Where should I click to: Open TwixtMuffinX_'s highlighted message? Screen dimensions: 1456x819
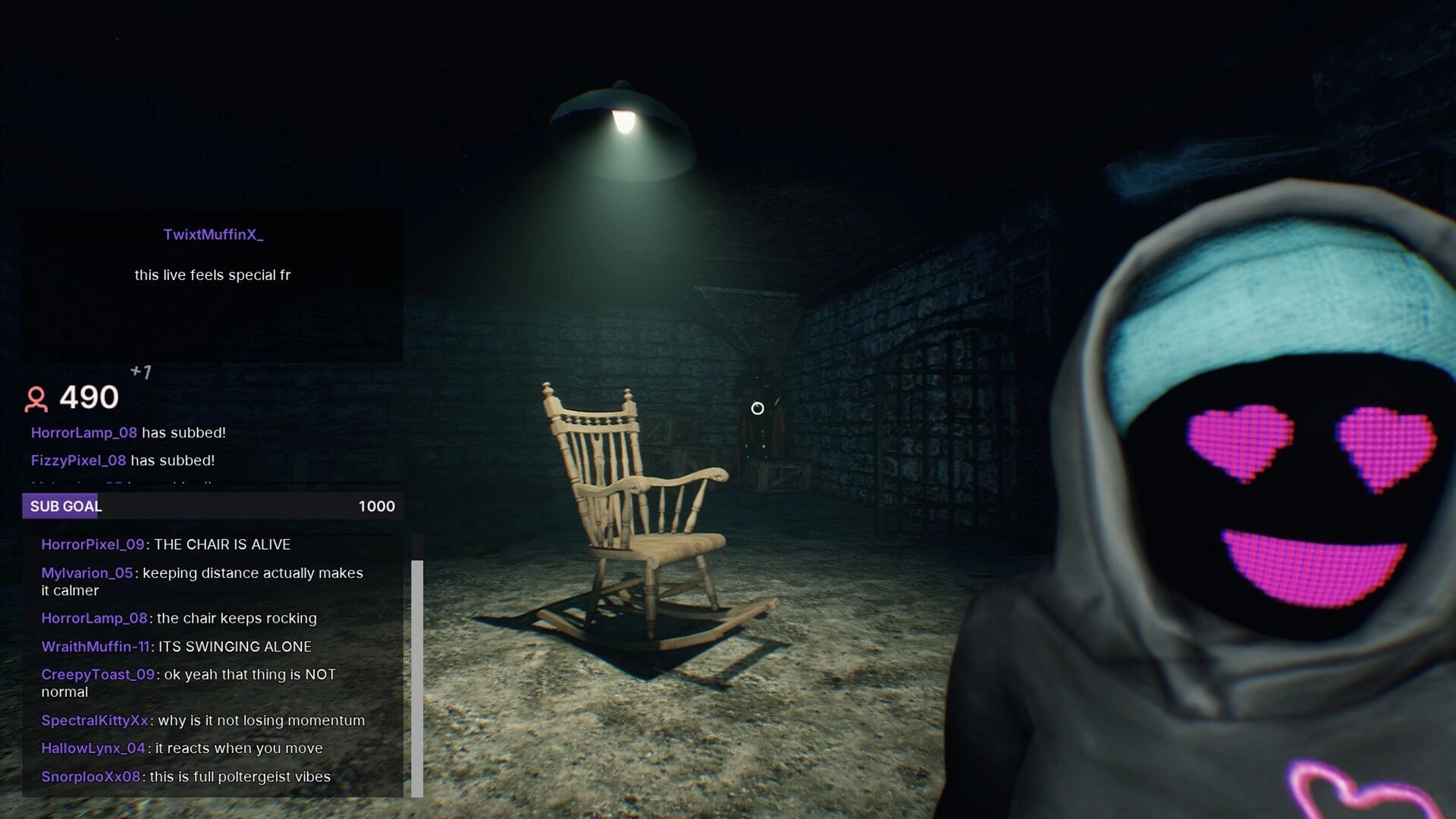pyautogui.click(x=213, y=275)
